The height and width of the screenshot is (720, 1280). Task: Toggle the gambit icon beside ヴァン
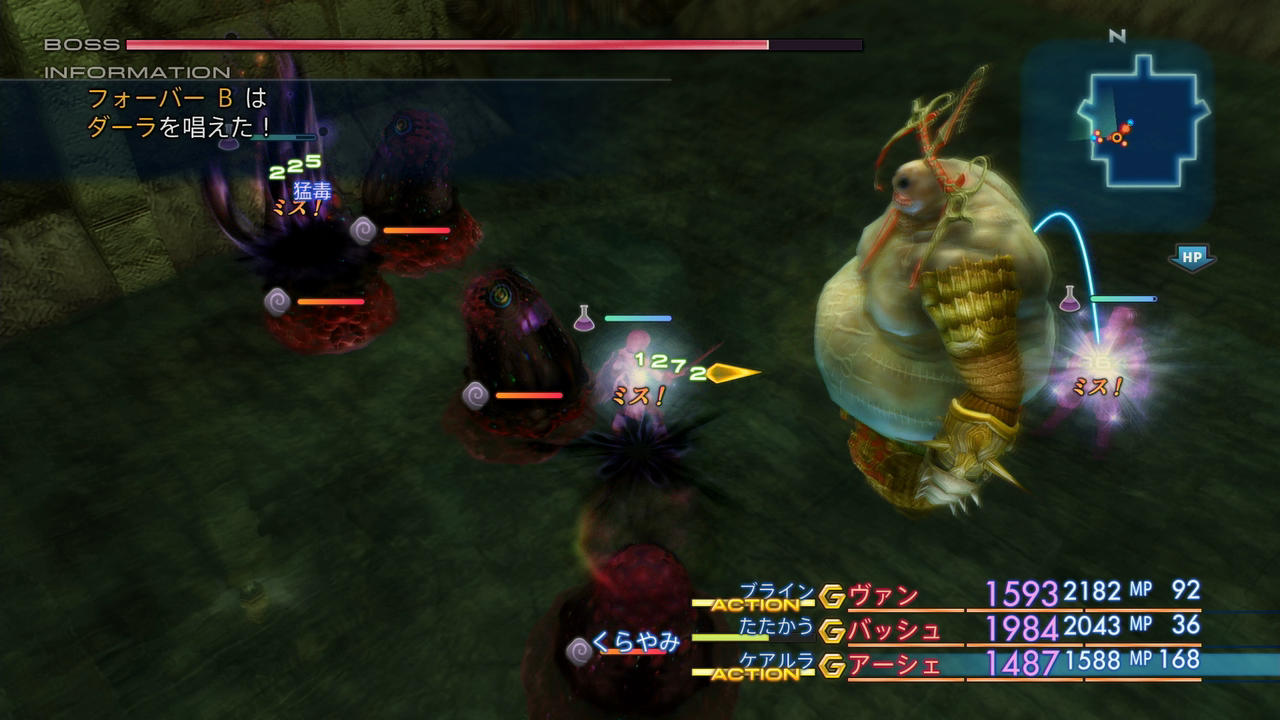832,597
